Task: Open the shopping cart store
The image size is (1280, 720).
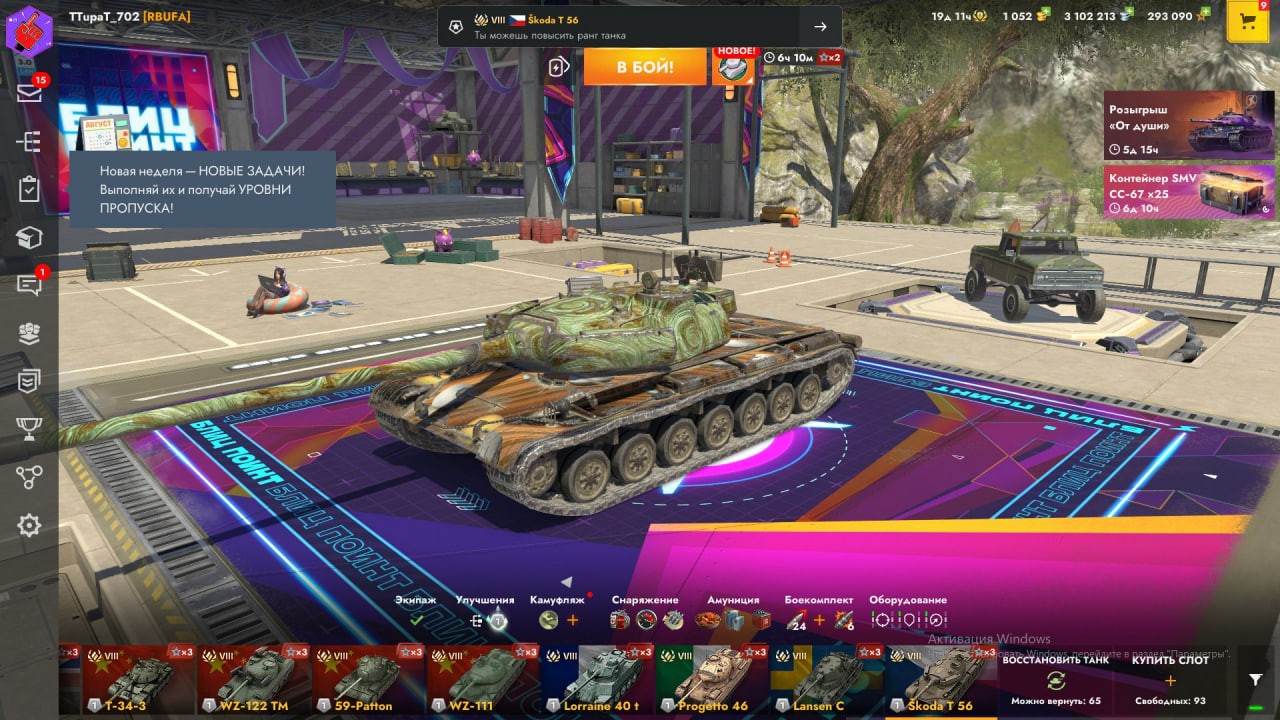Action: coord(1247,21)
